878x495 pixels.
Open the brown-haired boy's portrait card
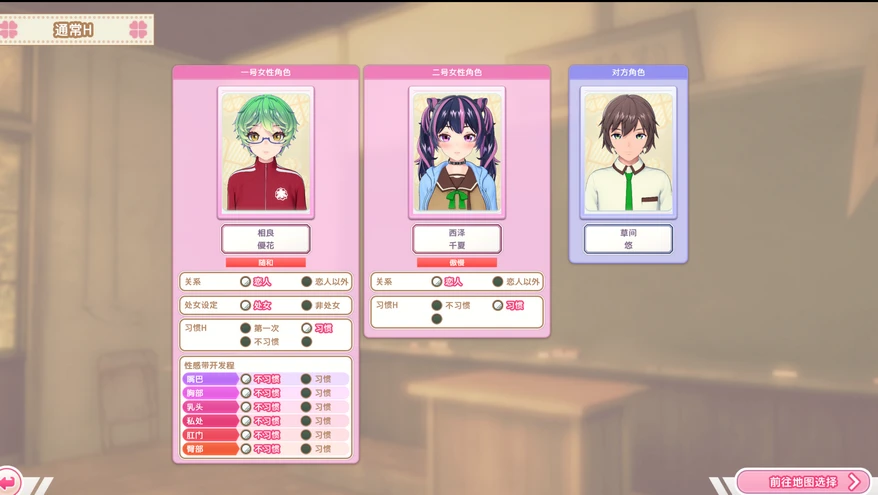(x=628, y=152)
